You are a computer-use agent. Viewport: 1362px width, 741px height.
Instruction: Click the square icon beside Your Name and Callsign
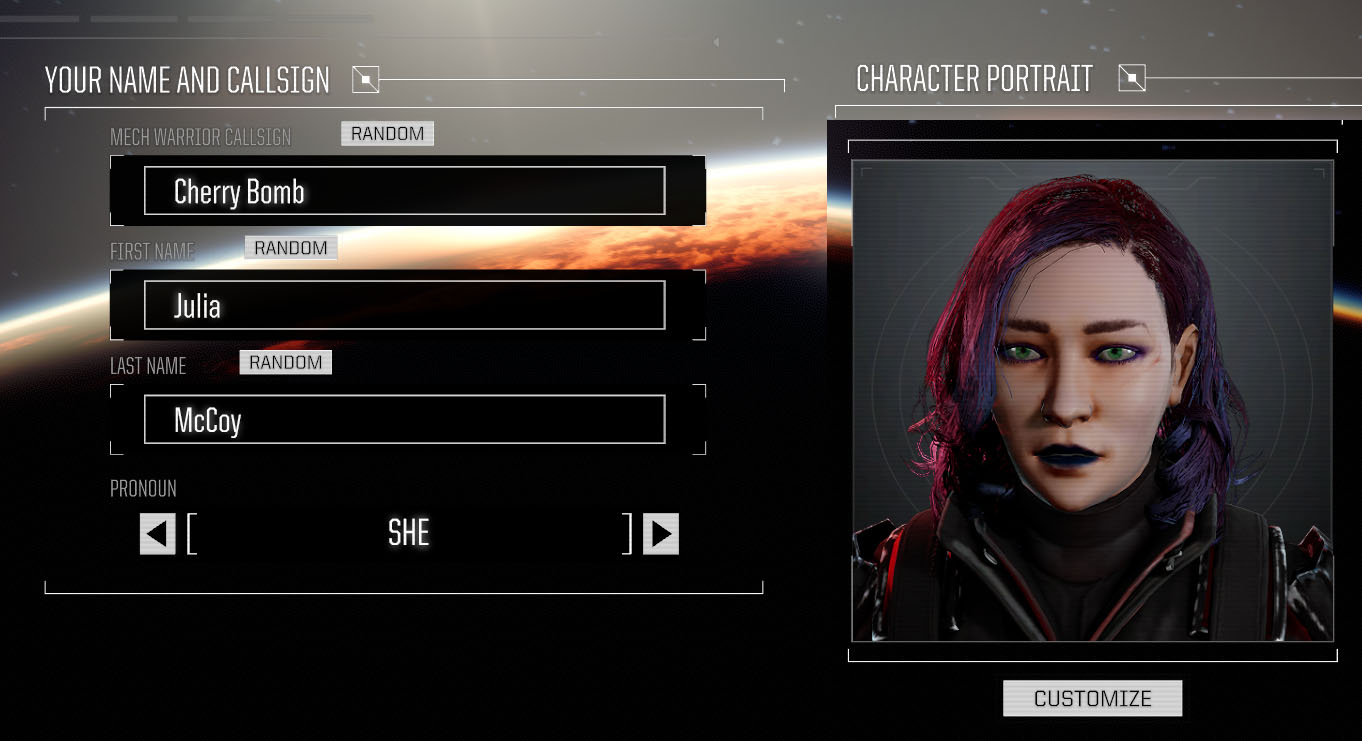point(366,79)
